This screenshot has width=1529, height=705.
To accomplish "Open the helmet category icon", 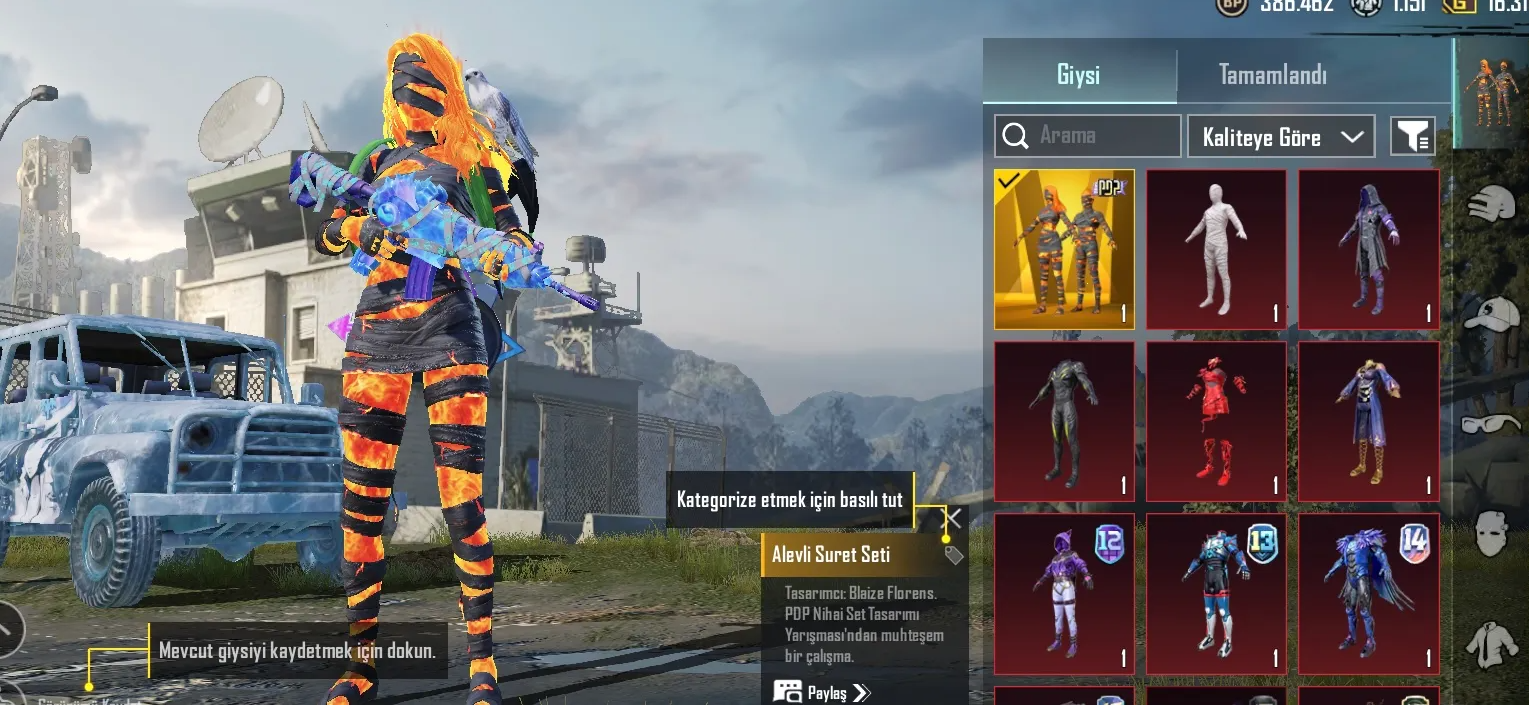I will click(1491, 204).
